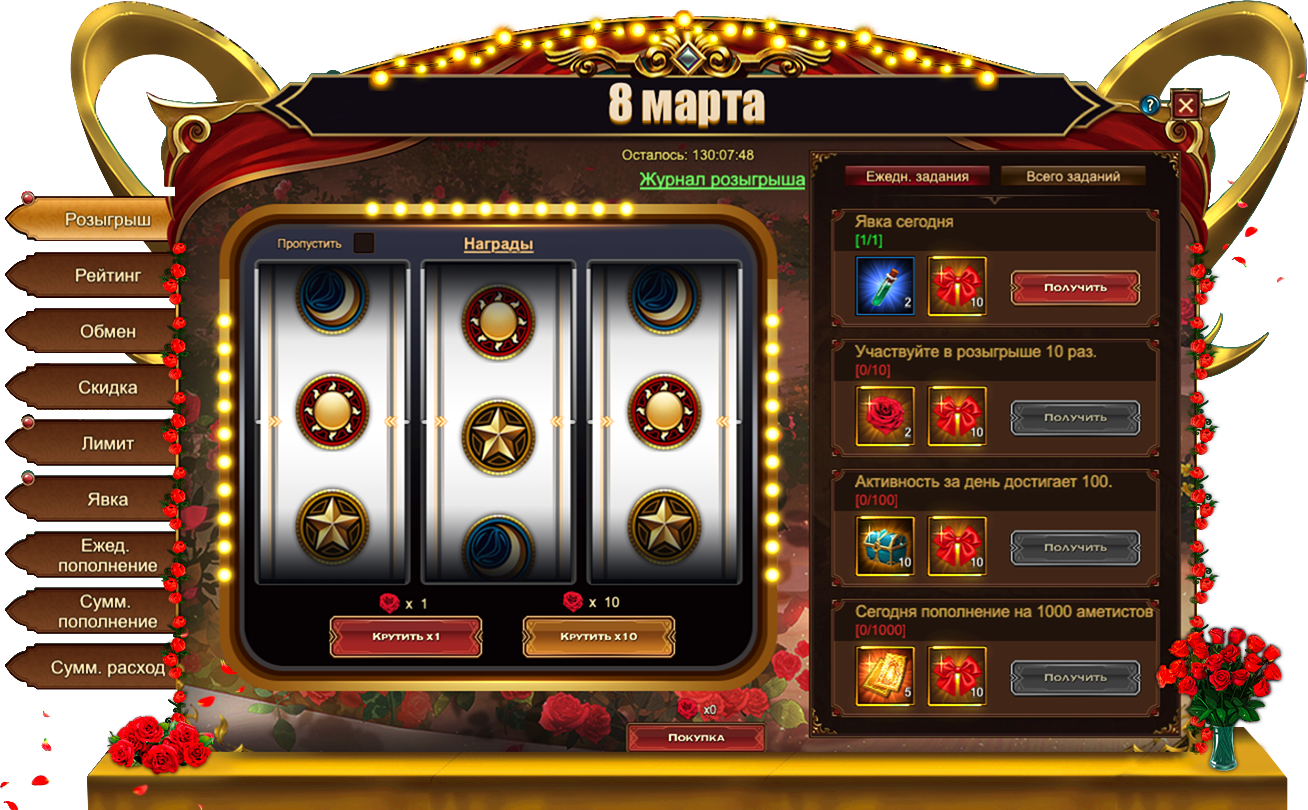1308x810 pixels.
Task: Spin ten times with Крутить x10
Action: pos(599,637)
